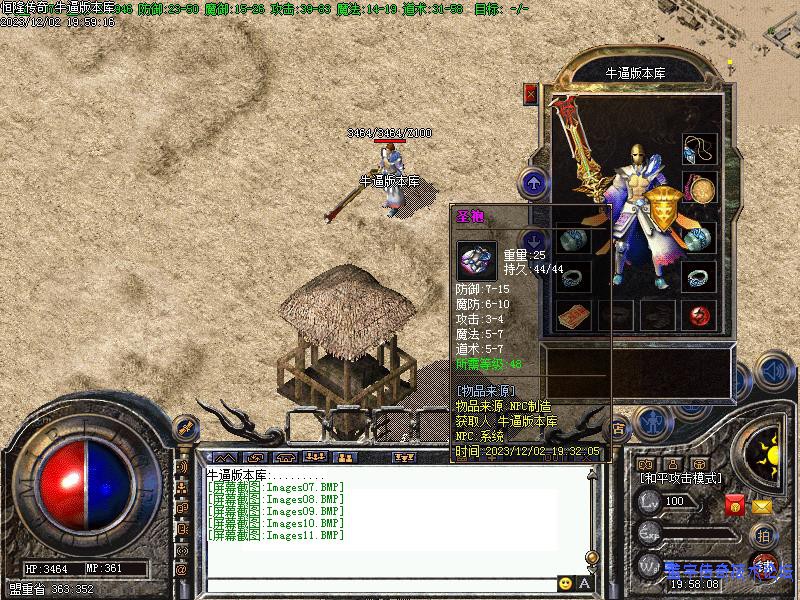The width and height of the screenshot is (800, 600).
Task: Open the smiley emoticon picker
Action: coord(566,583)
